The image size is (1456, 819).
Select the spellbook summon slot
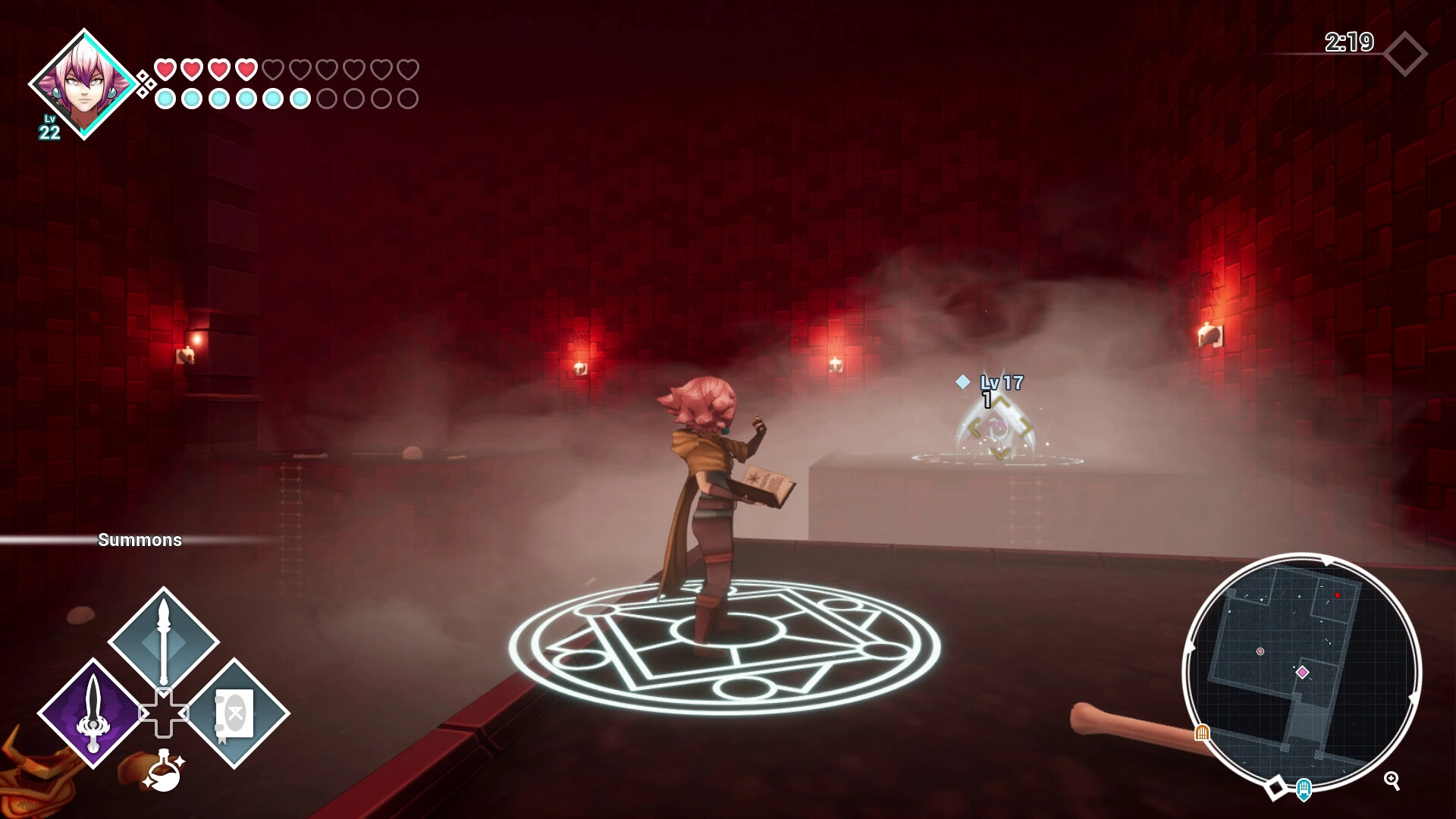coord(234,713)
